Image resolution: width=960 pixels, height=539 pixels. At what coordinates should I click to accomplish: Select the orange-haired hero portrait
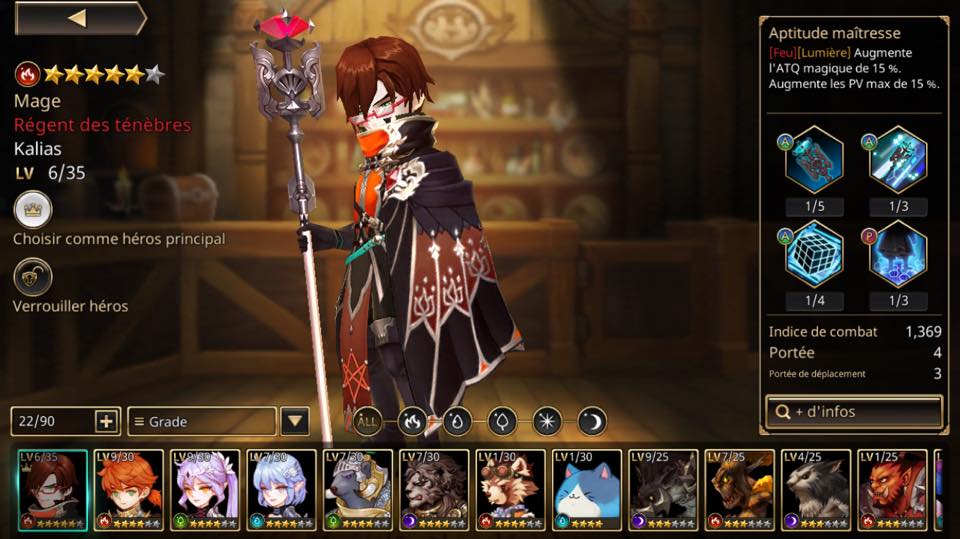(x=128, y=489)
